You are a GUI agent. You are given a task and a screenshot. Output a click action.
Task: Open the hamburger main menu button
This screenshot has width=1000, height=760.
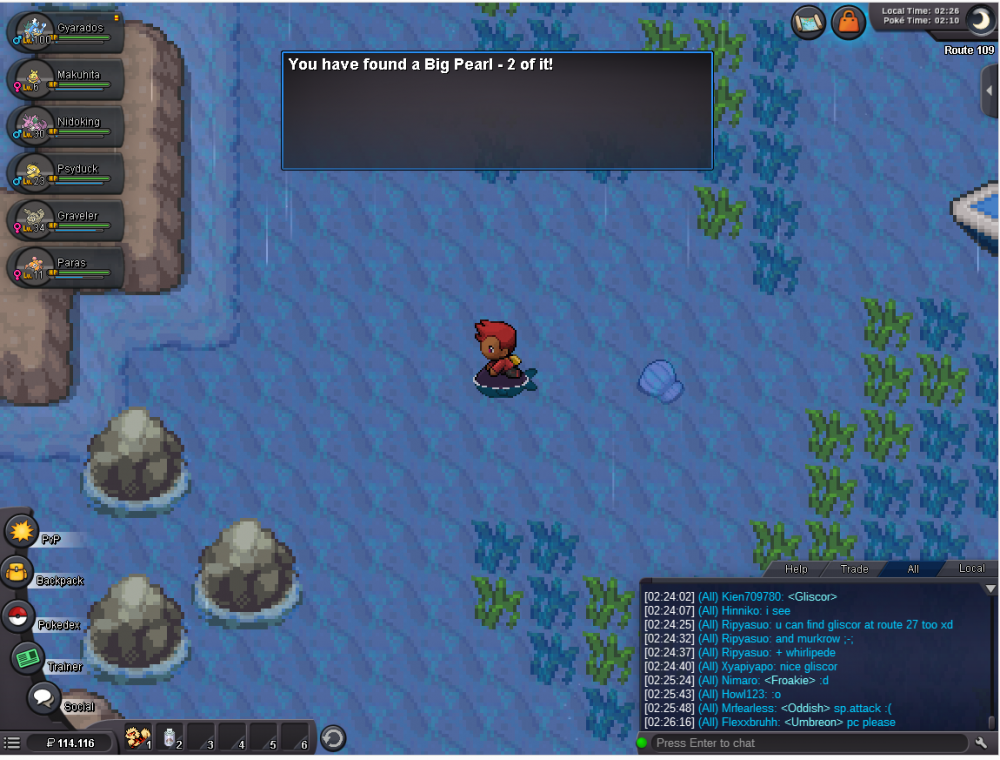click(12, 743)
